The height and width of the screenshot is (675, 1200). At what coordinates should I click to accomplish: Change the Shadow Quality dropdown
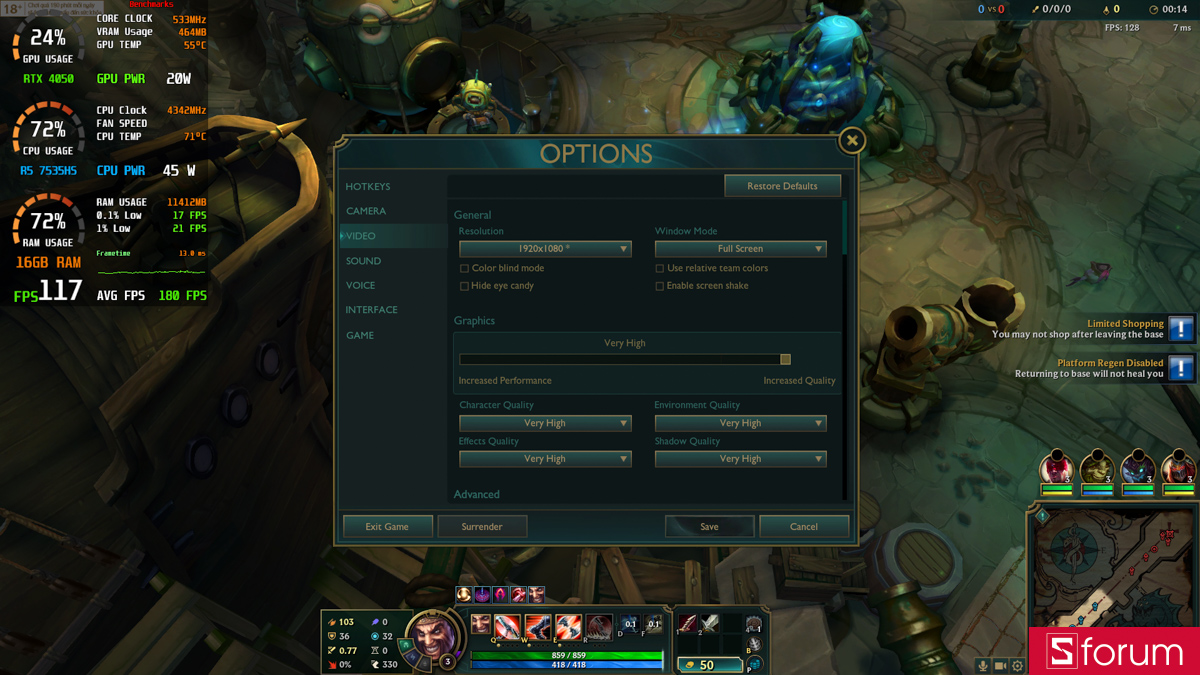[740, 459]
